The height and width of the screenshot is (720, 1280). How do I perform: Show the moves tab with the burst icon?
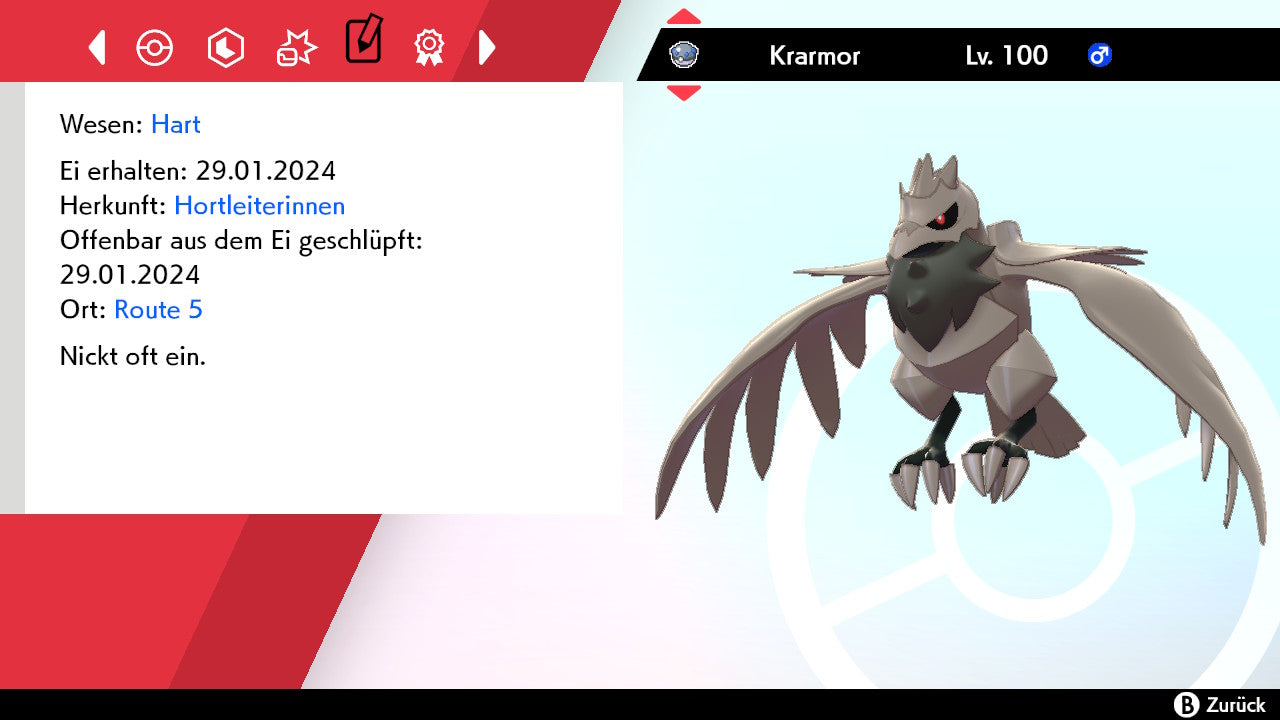click(296, 47)
